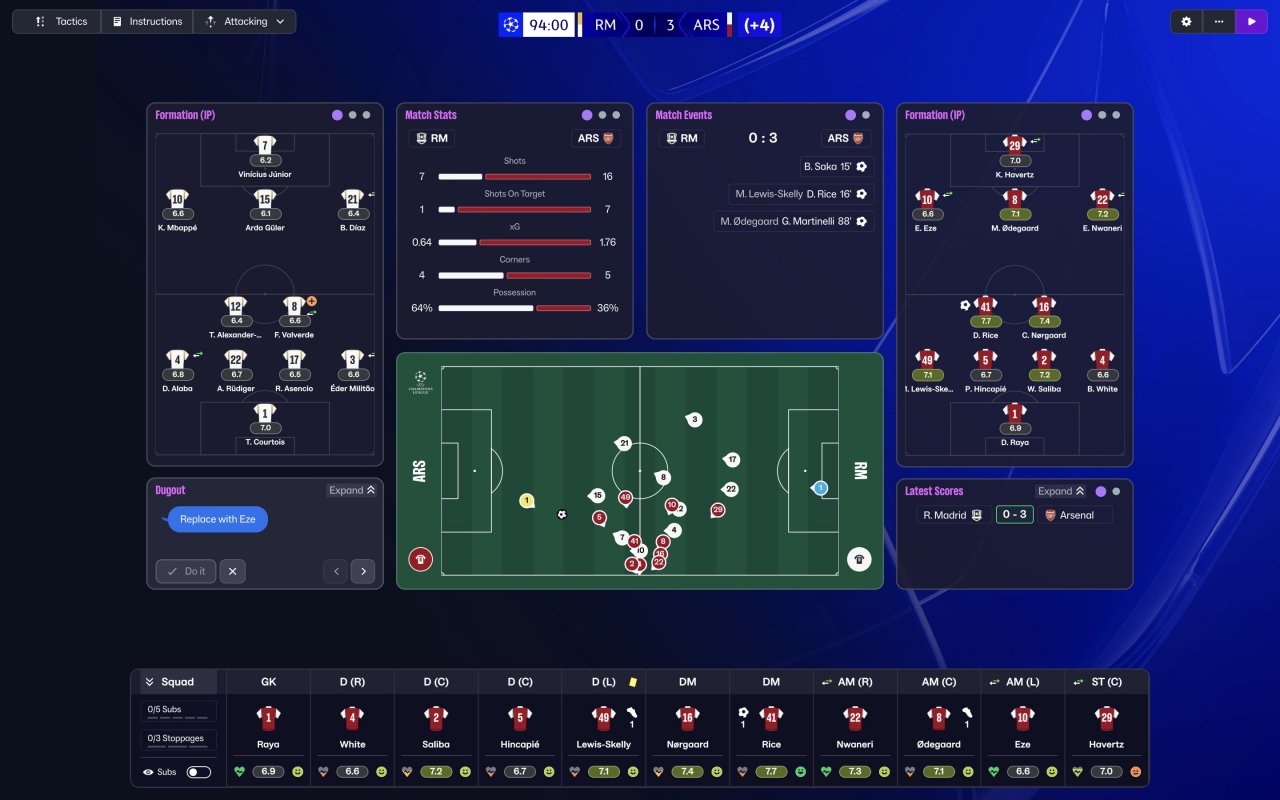Toggle the Subs switch on

click(x=199, y=772)
